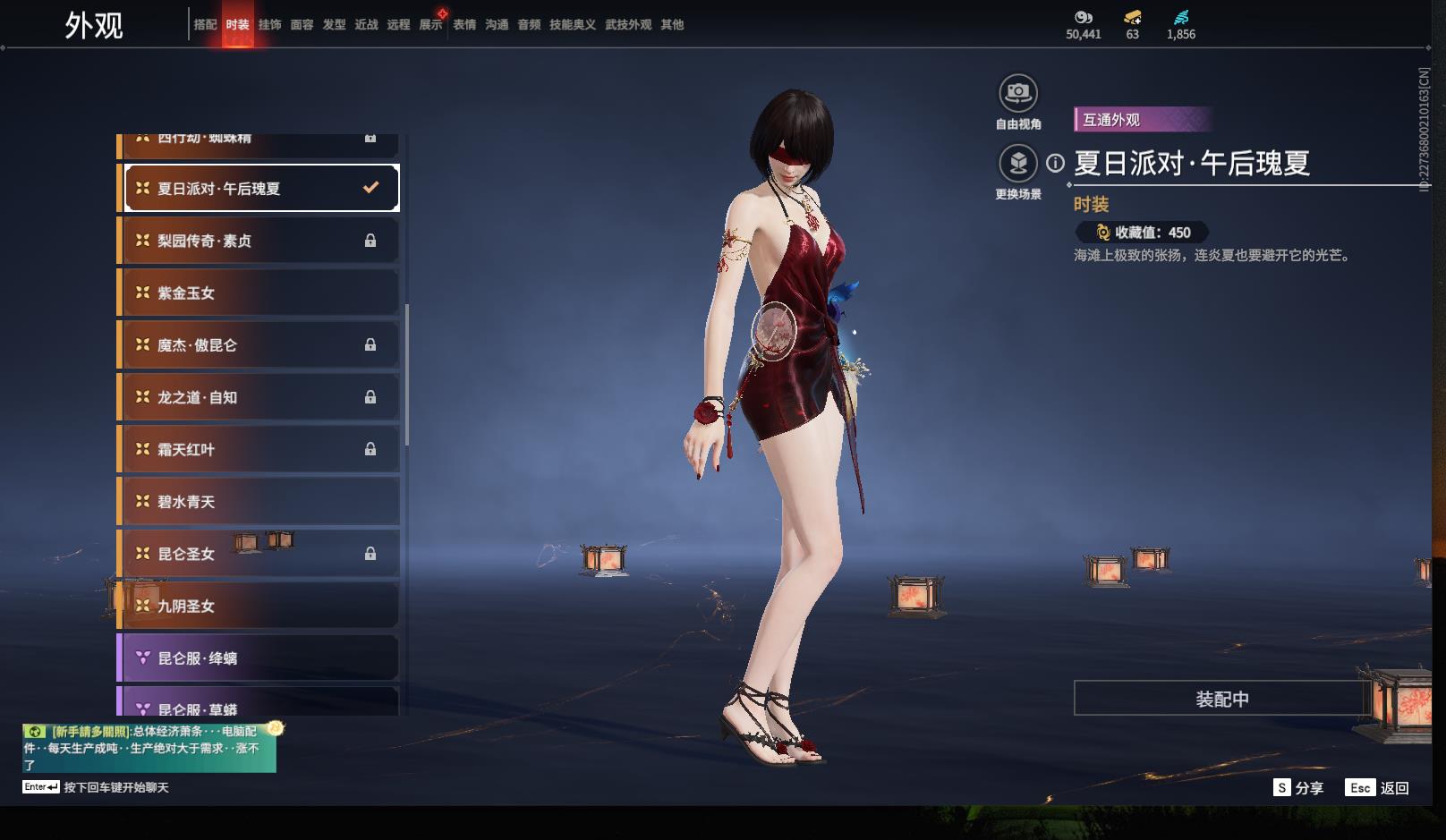The image size is (1446, 840).
Task: Return using the 返回 button
Action: coord(1378,788)
